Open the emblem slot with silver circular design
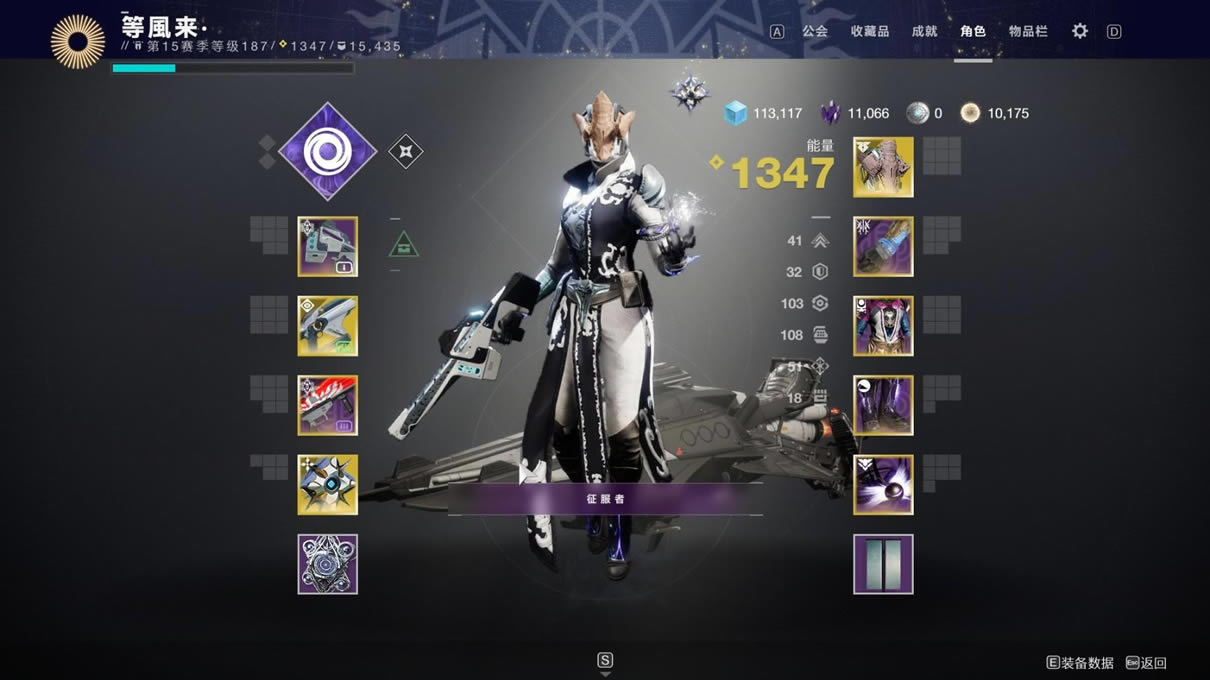This screenshot has width=1210, height=680. [x=328, y=564]
